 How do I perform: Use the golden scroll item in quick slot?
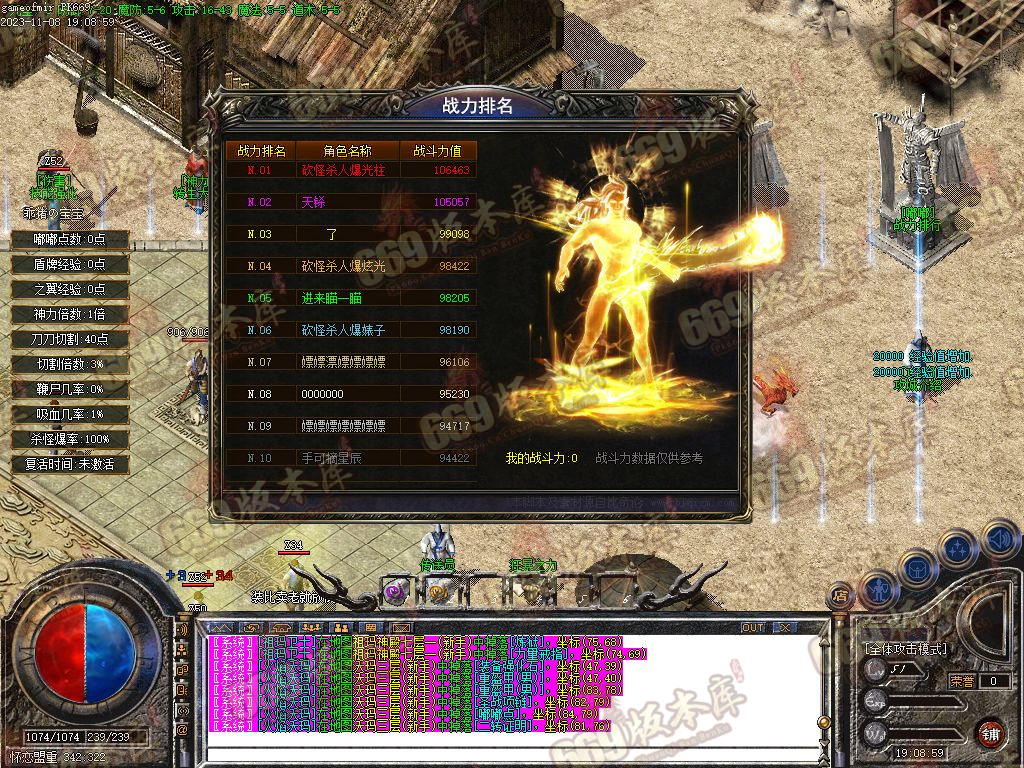coord(438,592)
